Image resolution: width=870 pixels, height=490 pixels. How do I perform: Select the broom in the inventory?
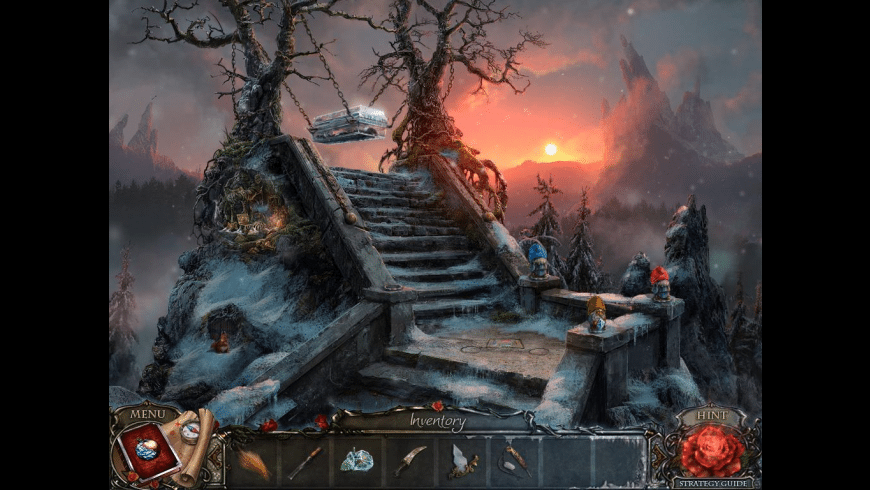(252, 461)
